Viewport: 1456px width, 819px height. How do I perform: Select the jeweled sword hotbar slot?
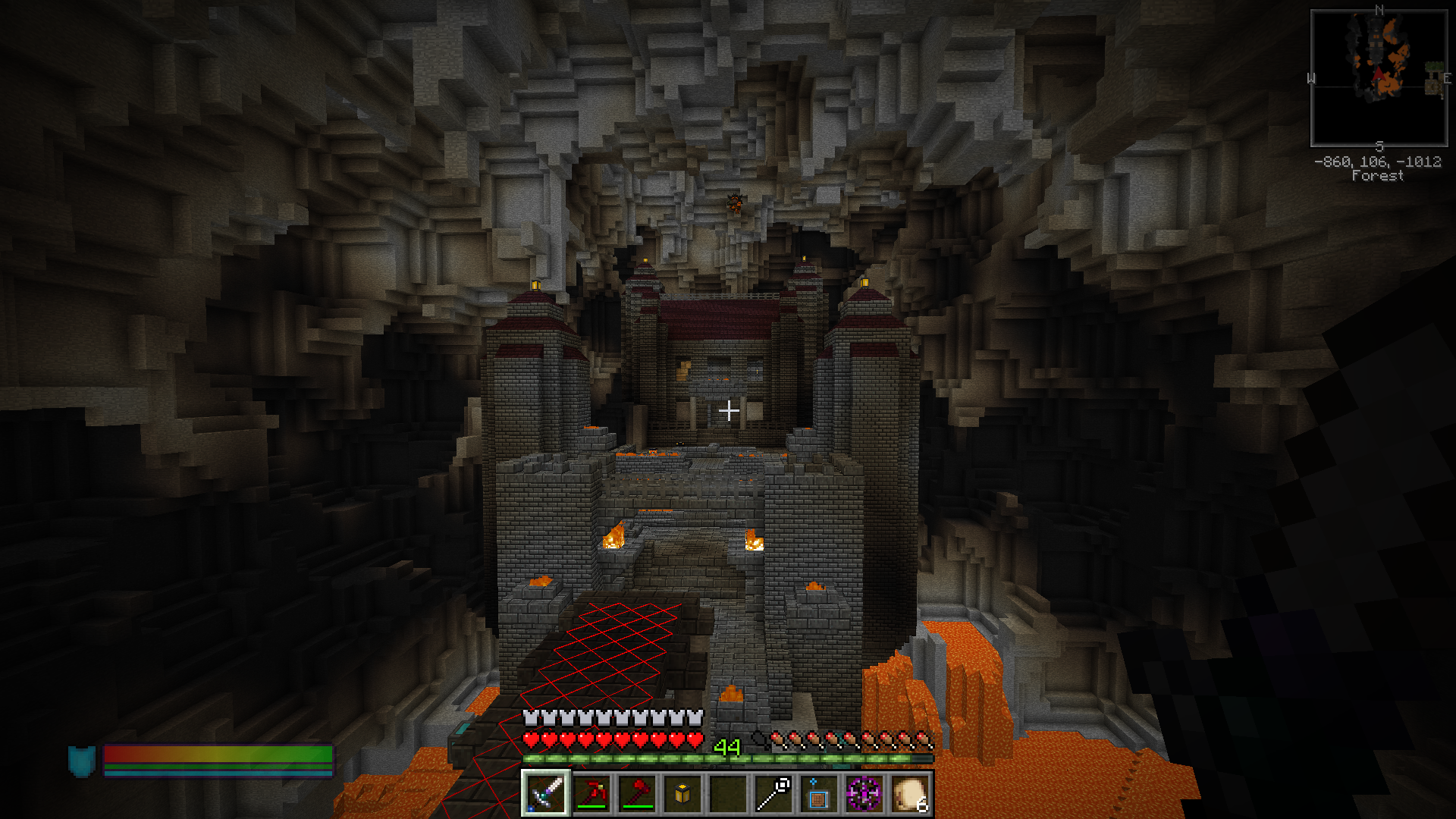[545, 794]
